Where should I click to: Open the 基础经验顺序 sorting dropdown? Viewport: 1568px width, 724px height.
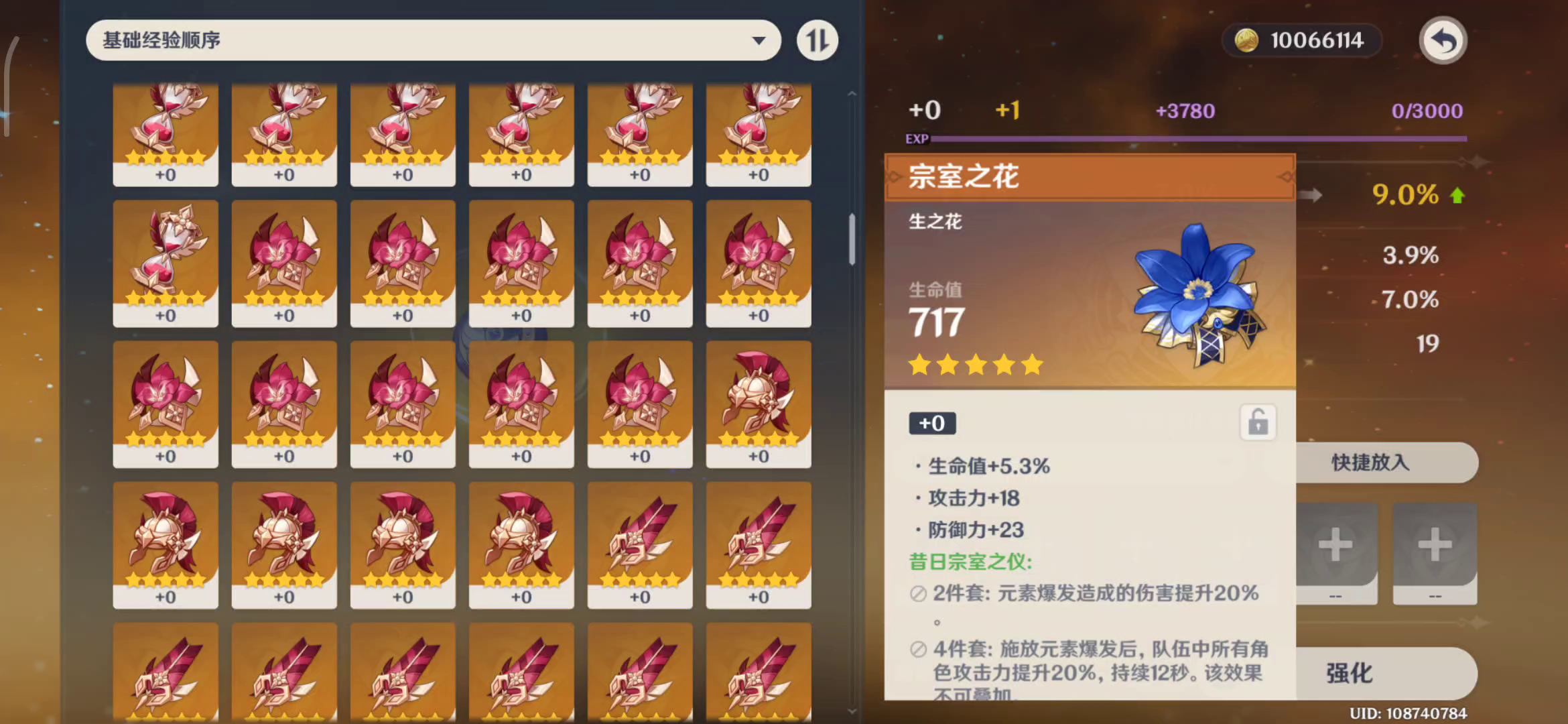tap(433, 40)
